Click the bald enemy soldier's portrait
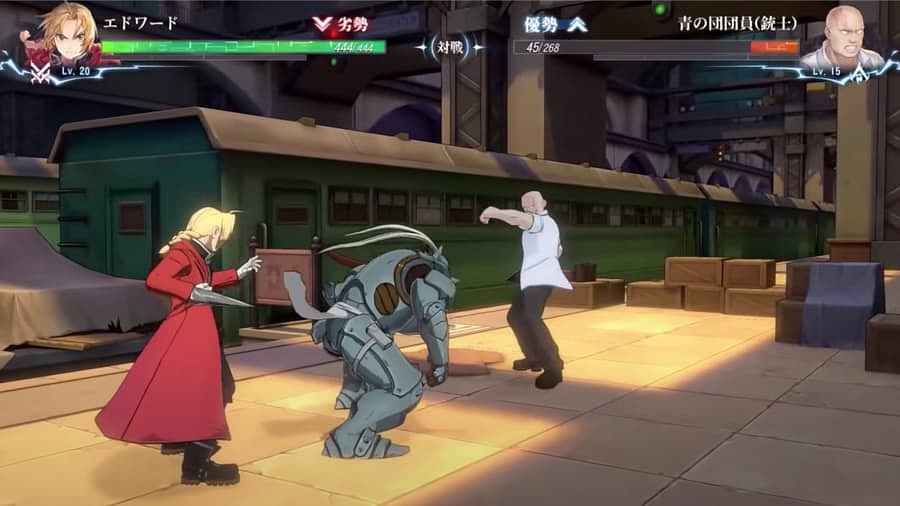The image size is (900, 506). point(843,38)
